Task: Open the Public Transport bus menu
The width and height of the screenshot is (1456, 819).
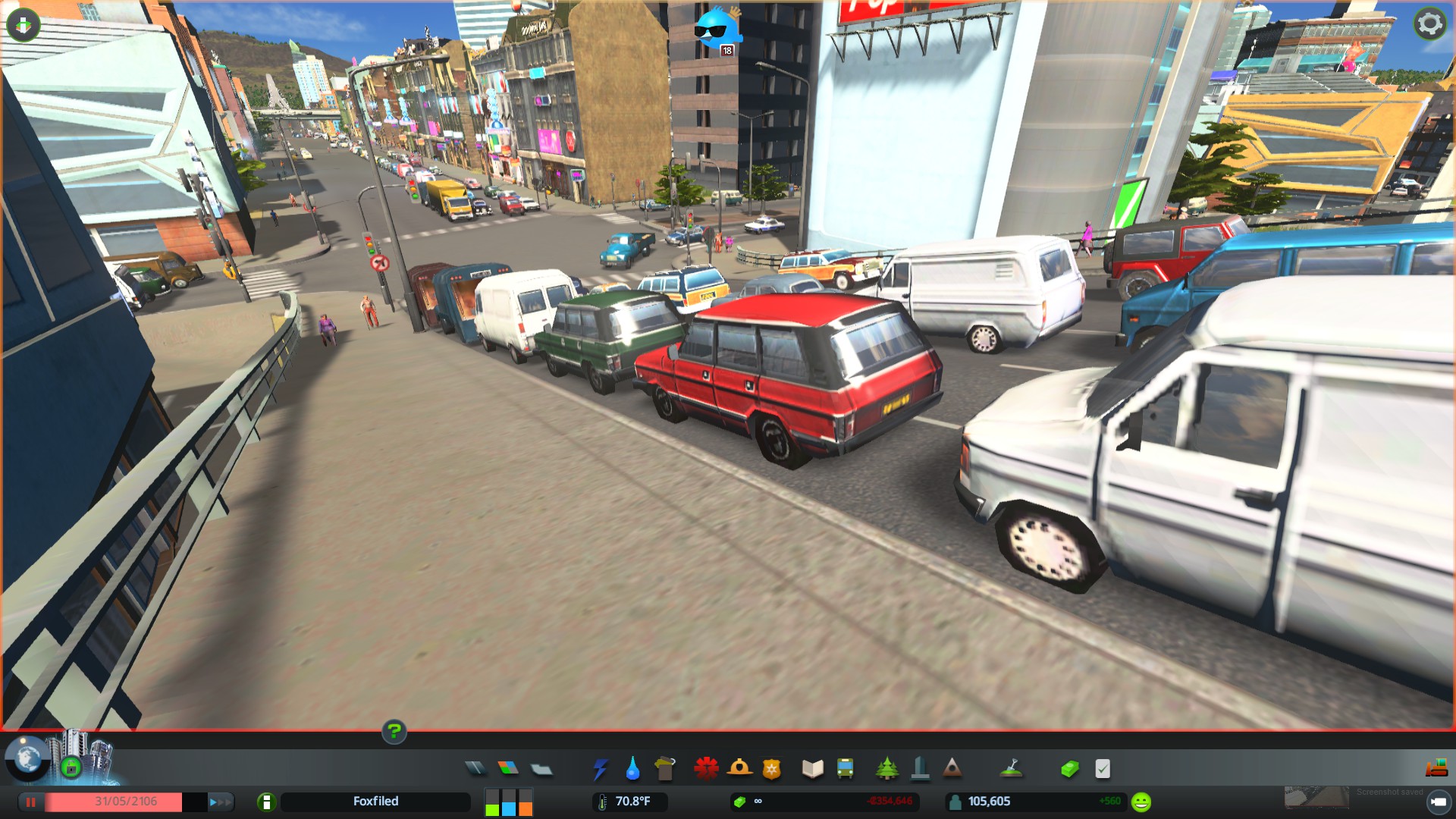Action: (x=846, y=769)
